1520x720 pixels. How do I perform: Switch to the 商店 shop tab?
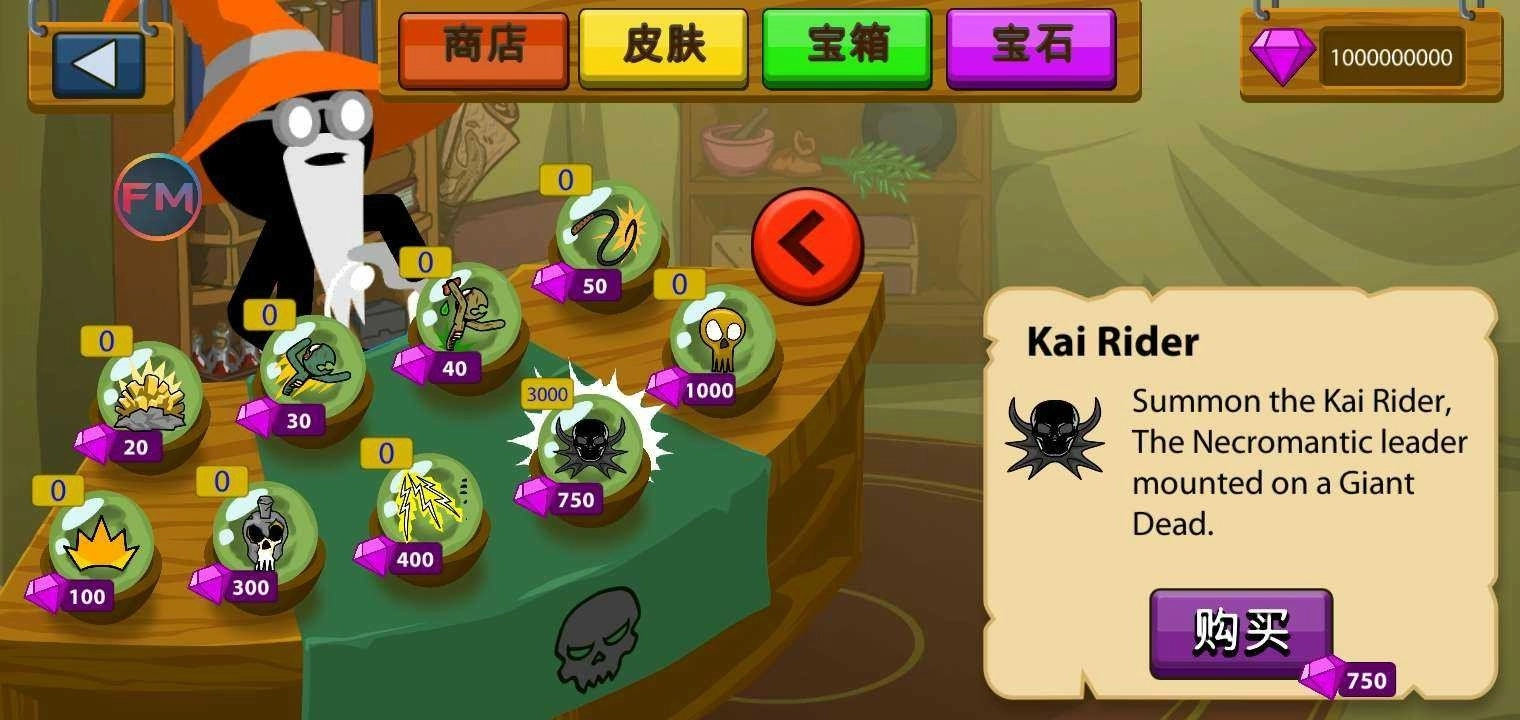[483, 45]
